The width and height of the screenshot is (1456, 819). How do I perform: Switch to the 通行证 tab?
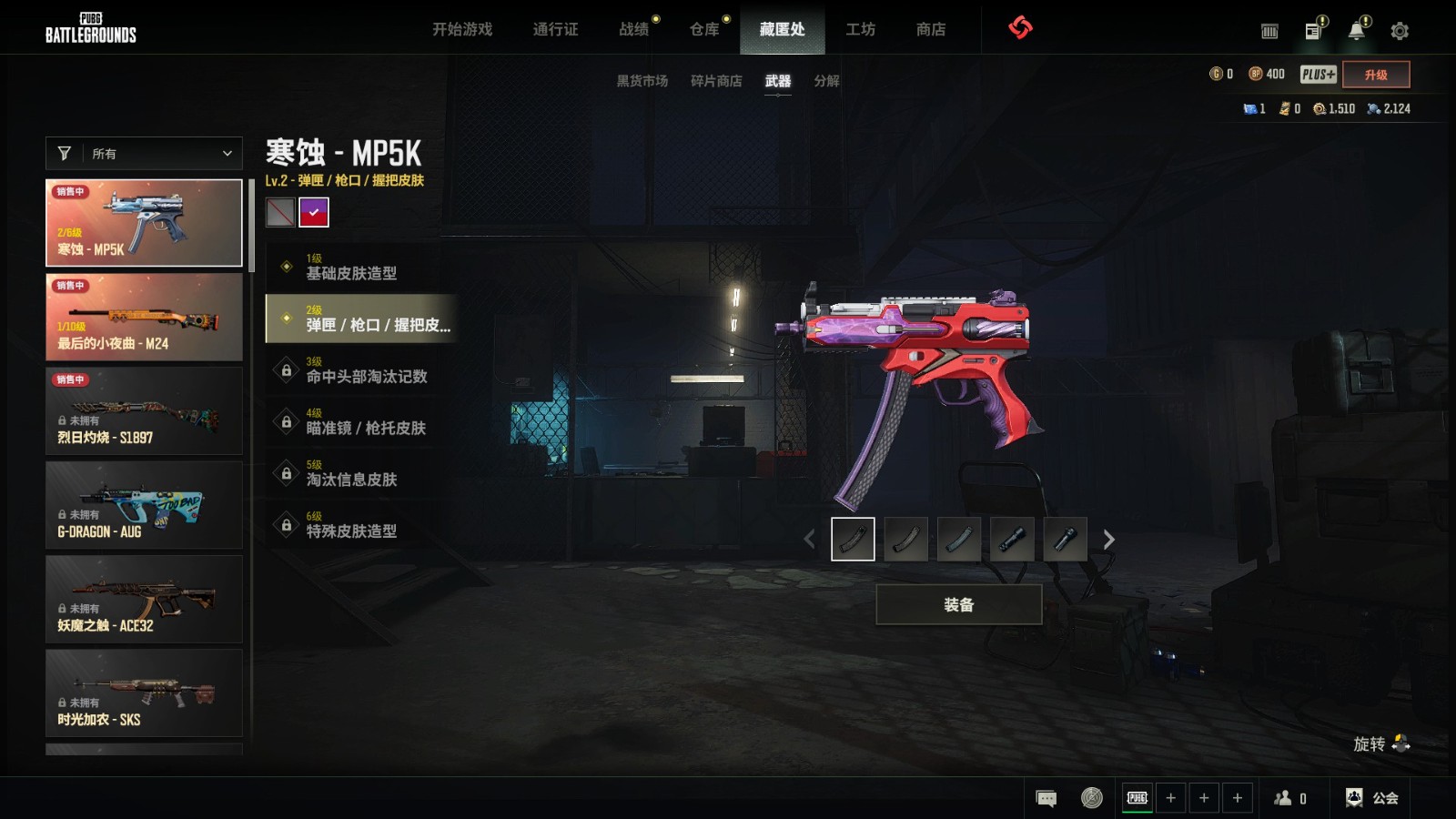coord(555,29)
